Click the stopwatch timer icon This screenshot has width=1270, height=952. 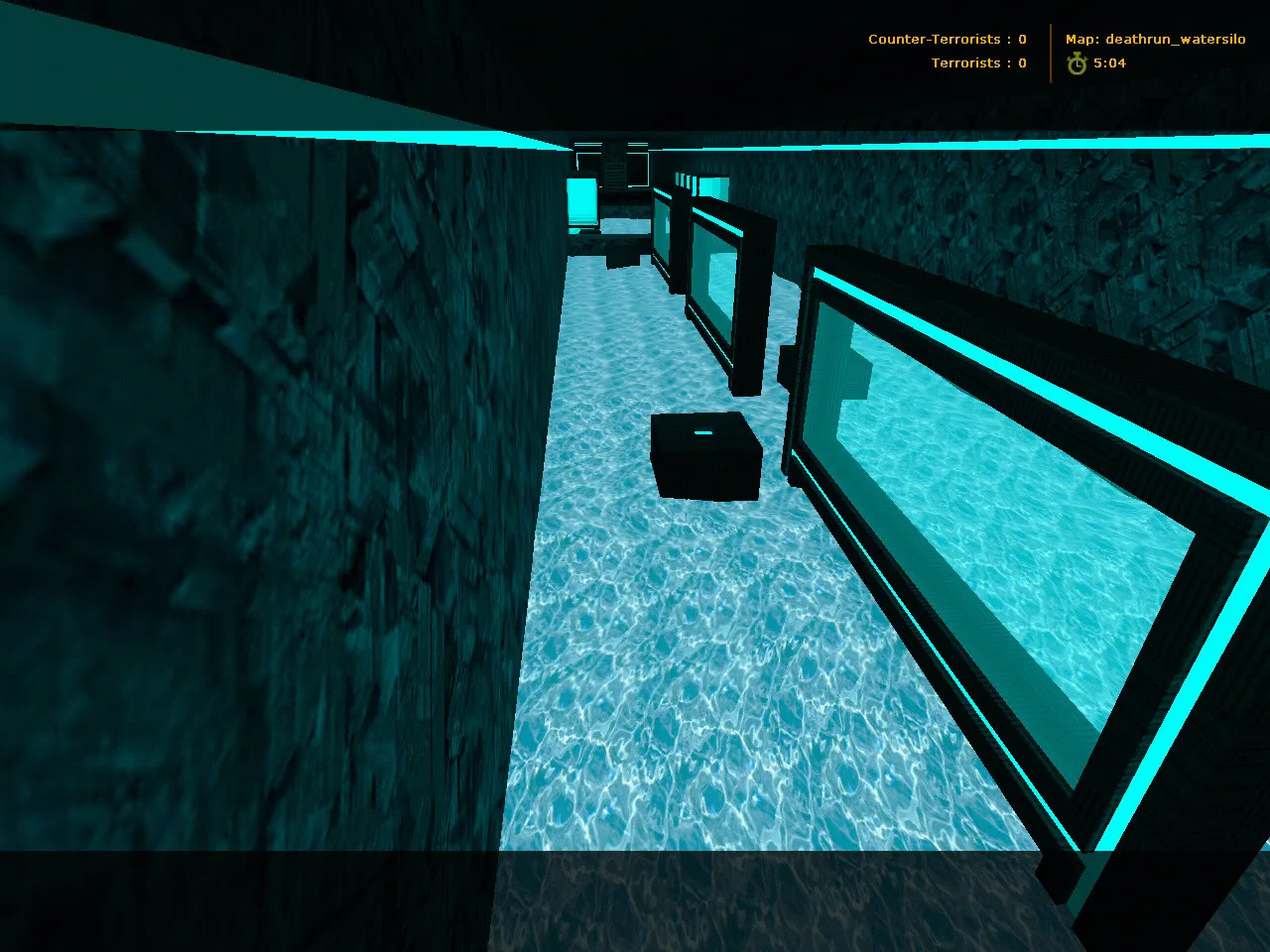coord(1076,62)
